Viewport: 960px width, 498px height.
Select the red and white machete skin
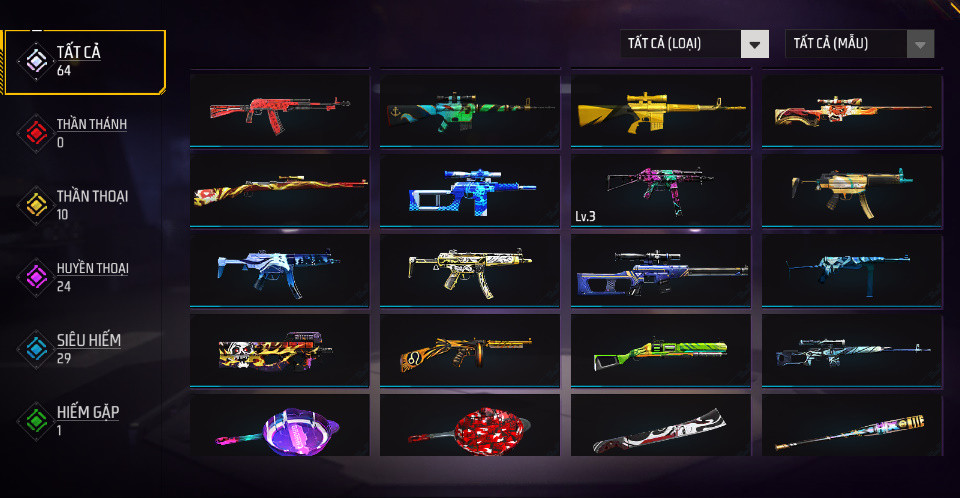[x=660, y=430]
